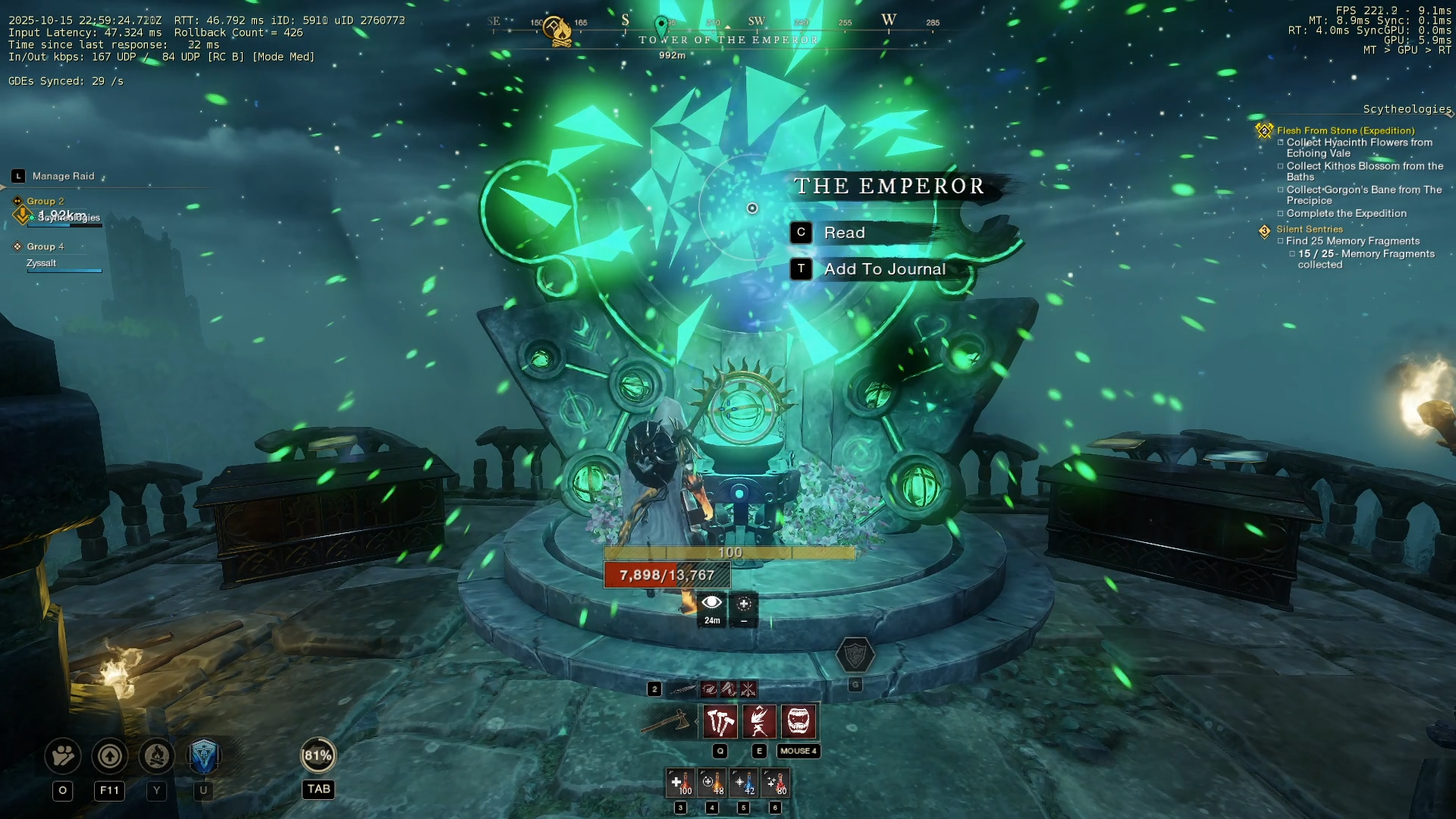
Task: Switch to the secondary spear weapon
Action: (x=682, y=689)
